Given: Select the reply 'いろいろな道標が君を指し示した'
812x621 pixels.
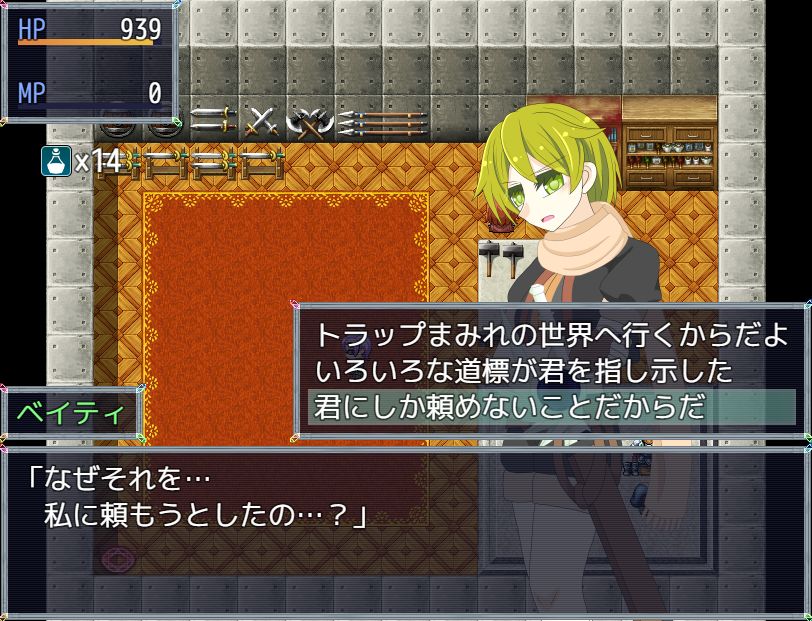Looking at the screenshot, I should [523, 371].
